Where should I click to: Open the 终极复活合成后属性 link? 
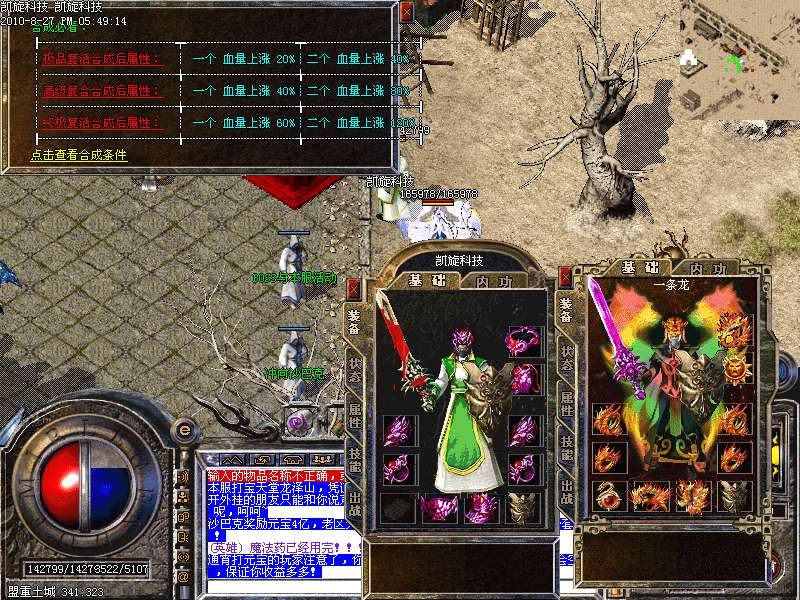pos(89,123)
